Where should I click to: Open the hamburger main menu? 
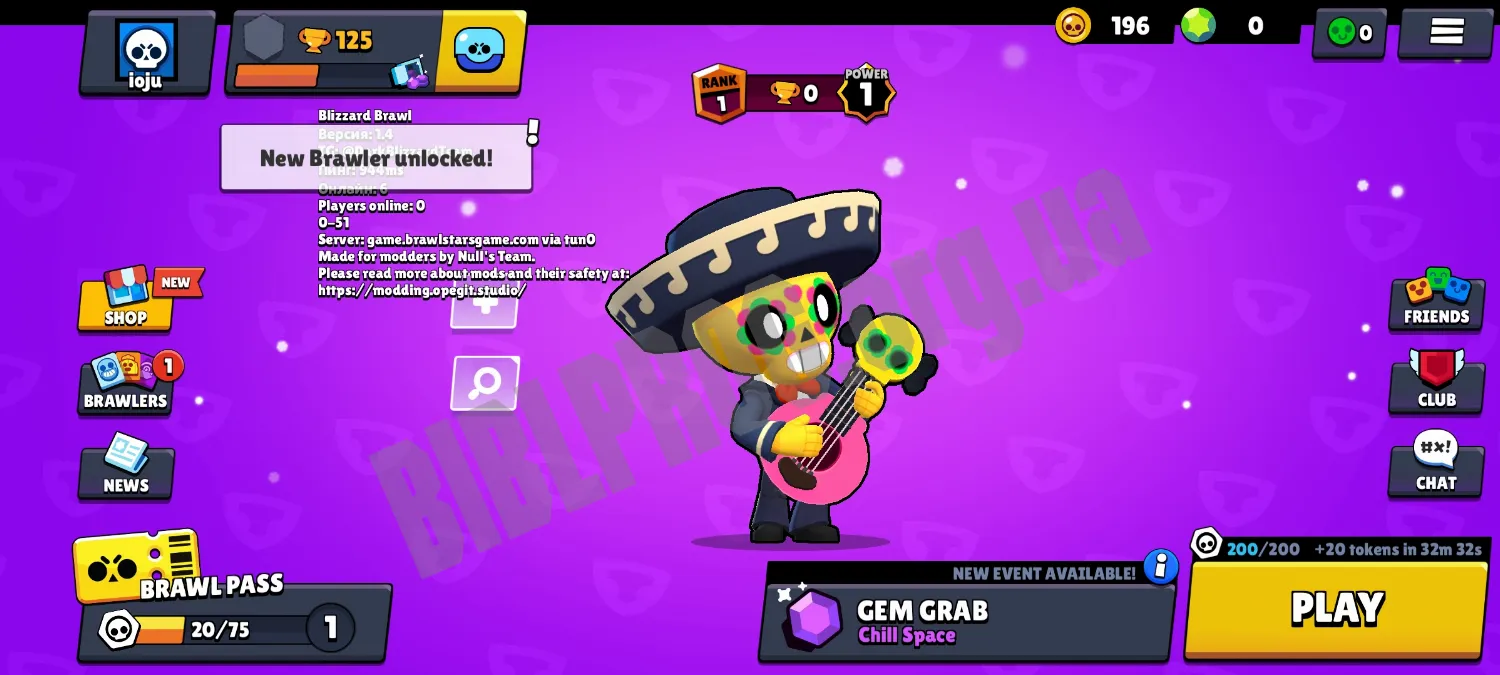(1446, 32)
